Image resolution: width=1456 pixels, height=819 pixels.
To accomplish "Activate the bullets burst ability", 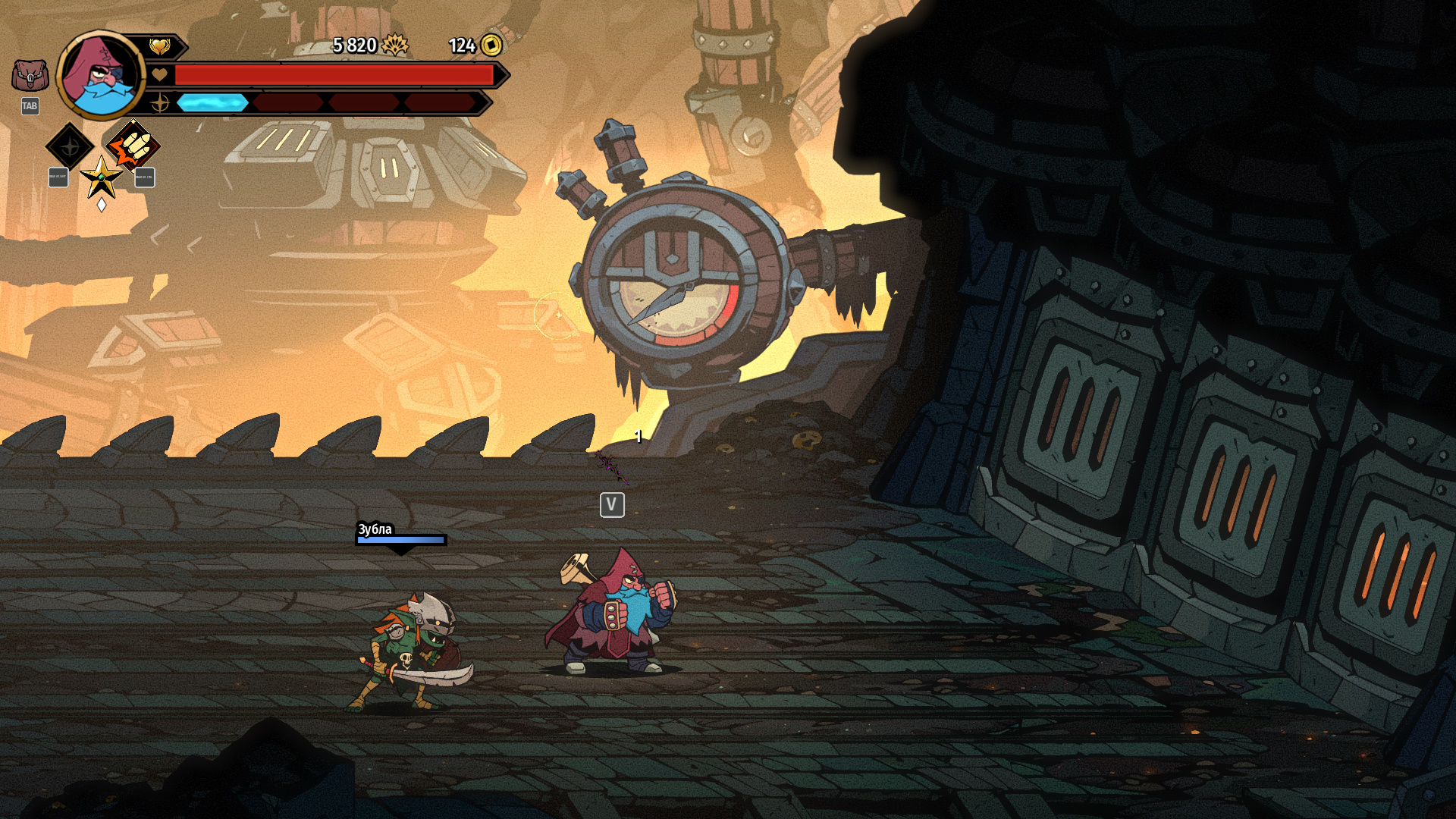I will click(133, 145).
